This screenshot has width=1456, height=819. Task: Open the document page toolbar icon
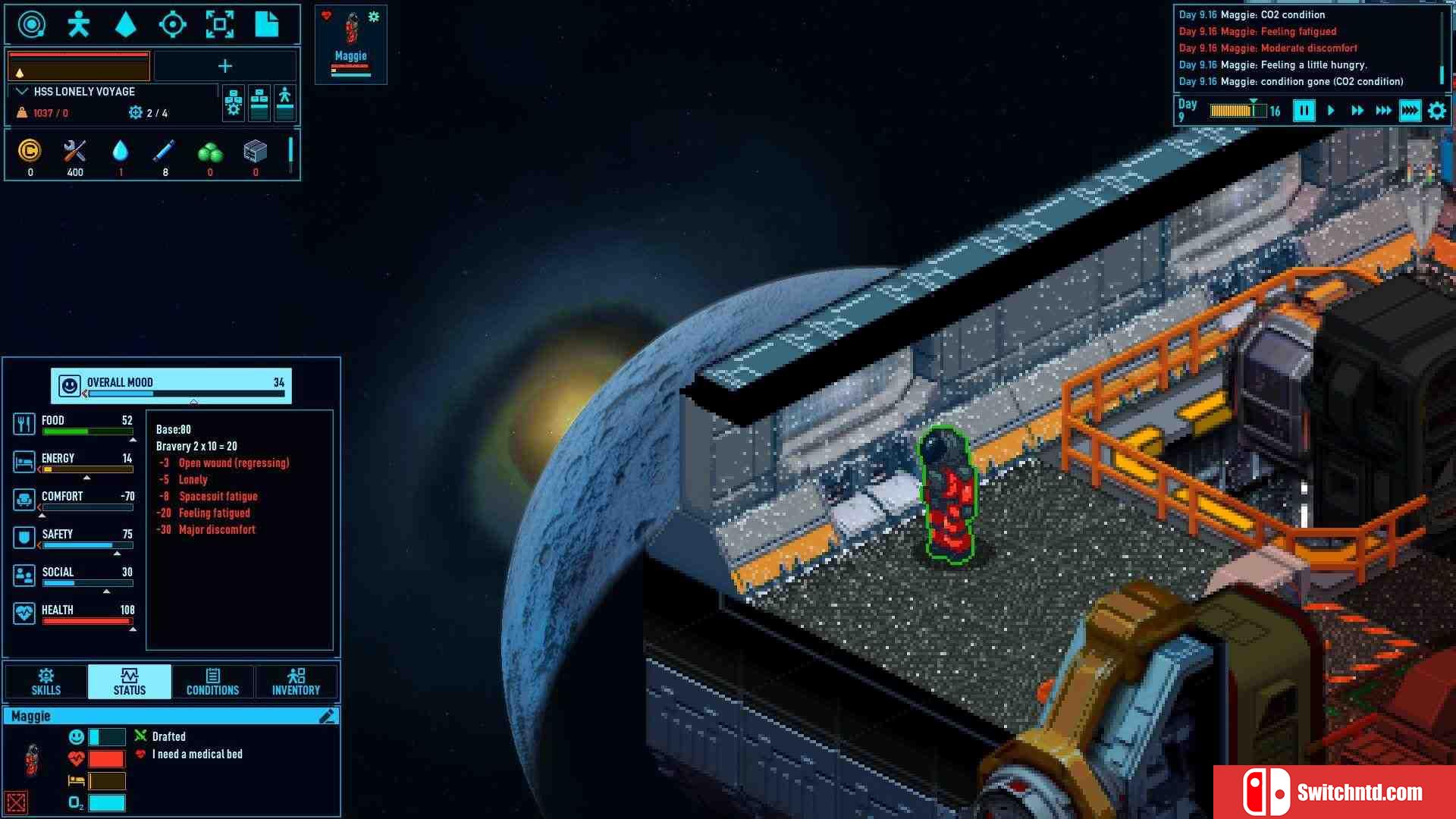[266, 25]
